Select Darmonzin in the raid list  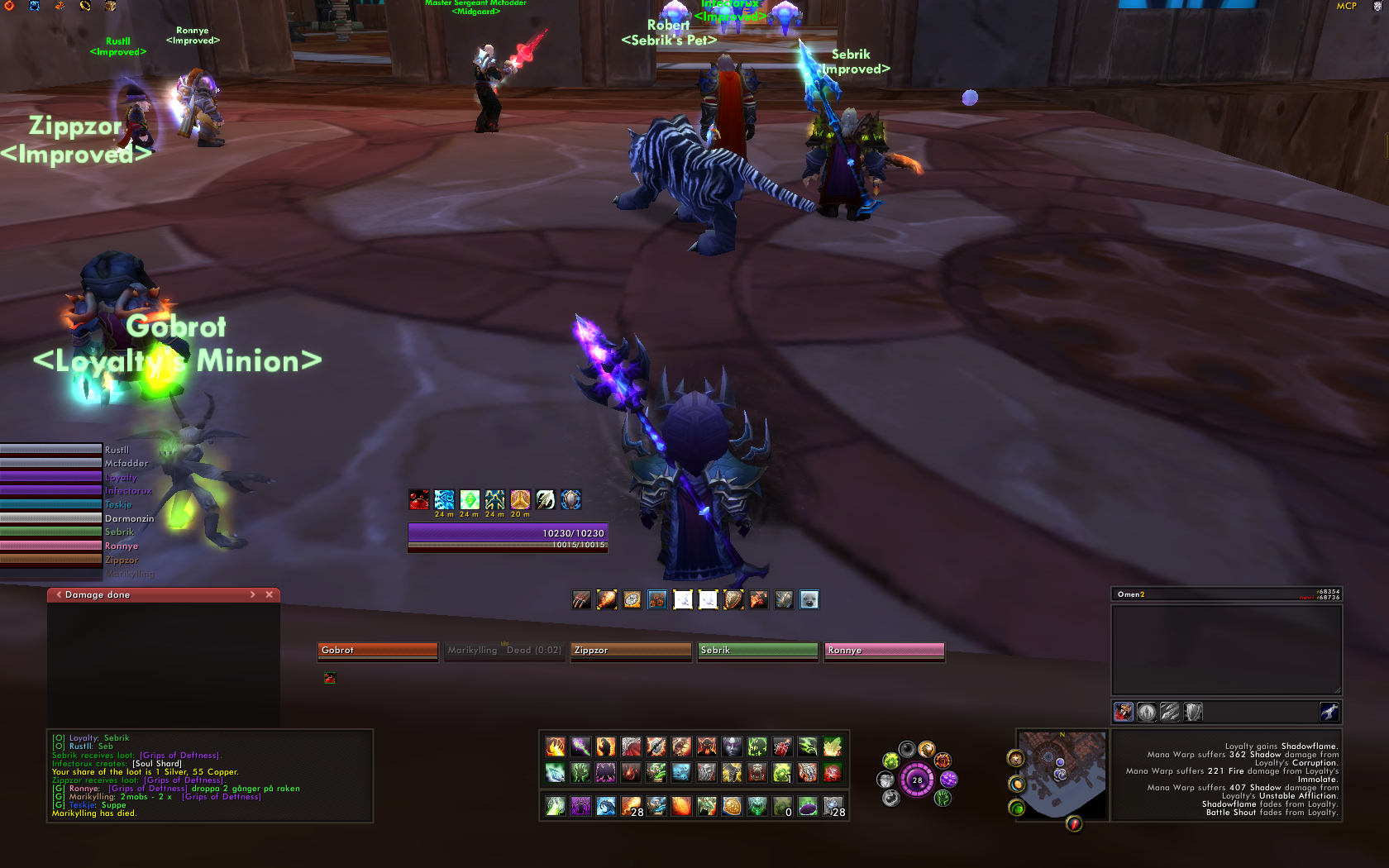click(51, 518)
